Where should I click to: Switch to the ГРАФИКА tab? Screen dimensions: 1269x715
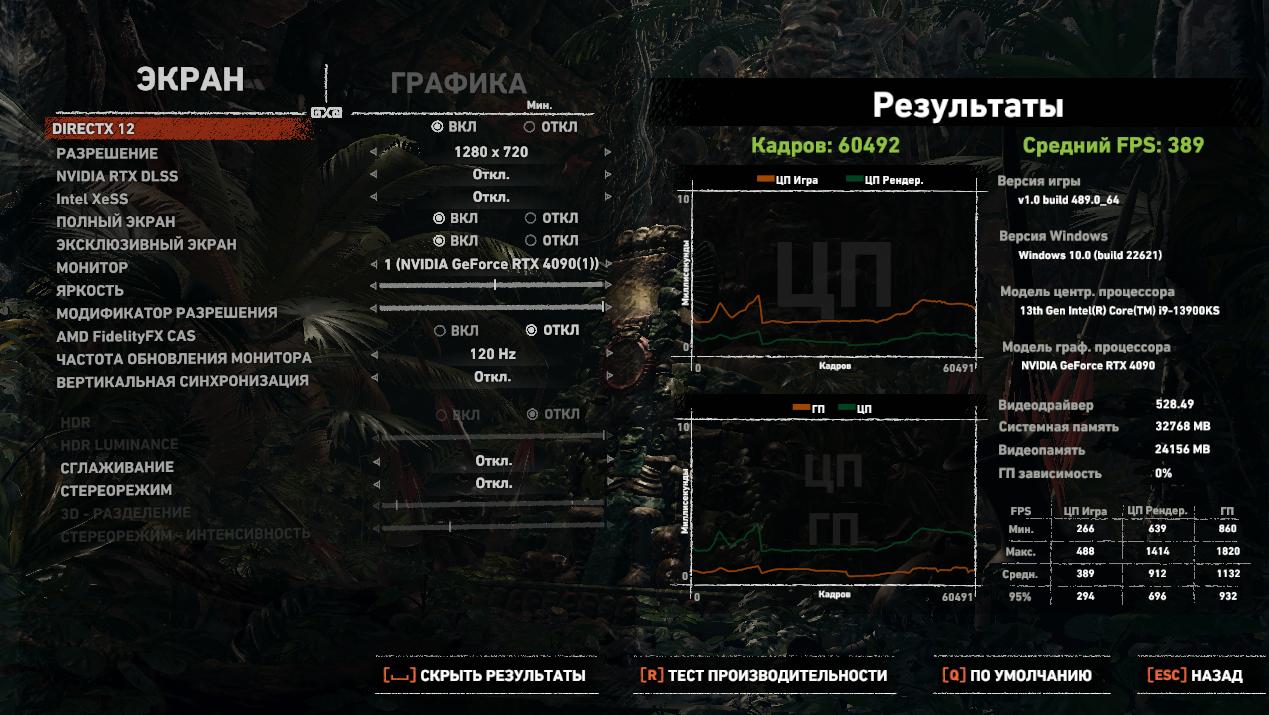click(458, 83)
